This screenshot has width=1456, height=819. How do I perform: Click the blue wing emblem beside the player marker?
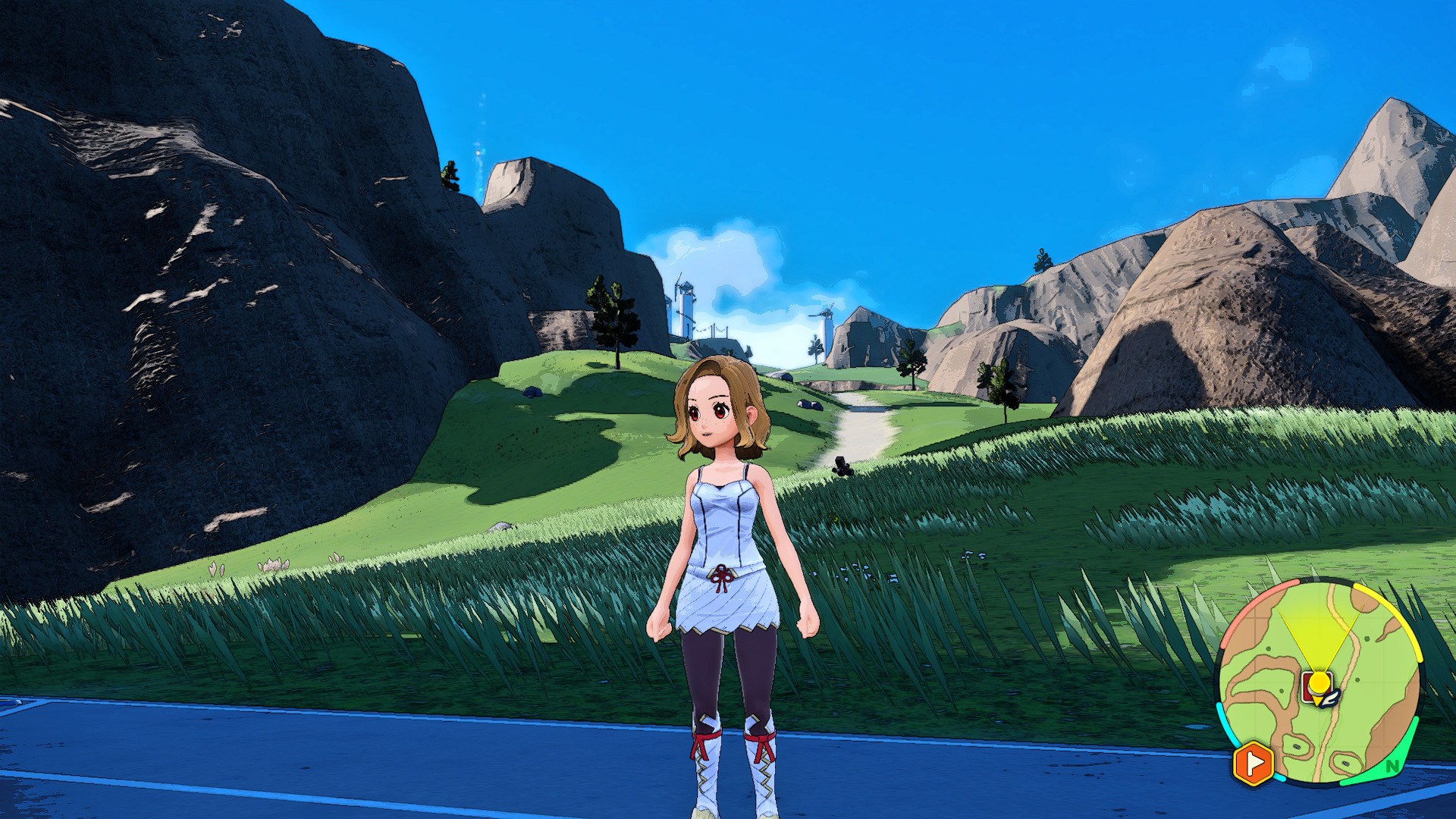[1330, 699]
